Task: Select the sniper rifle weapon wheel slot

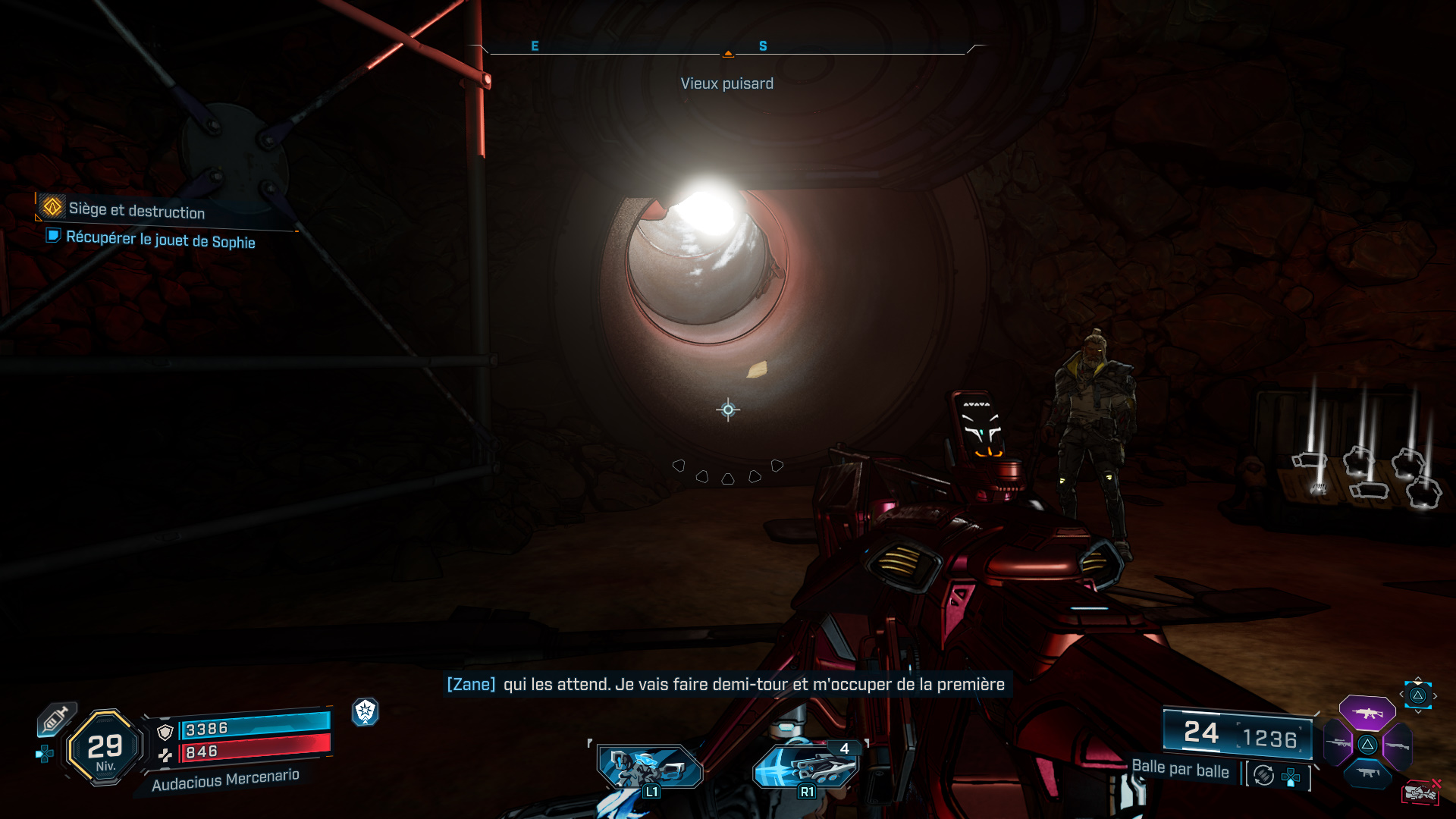Action: 1336,744
